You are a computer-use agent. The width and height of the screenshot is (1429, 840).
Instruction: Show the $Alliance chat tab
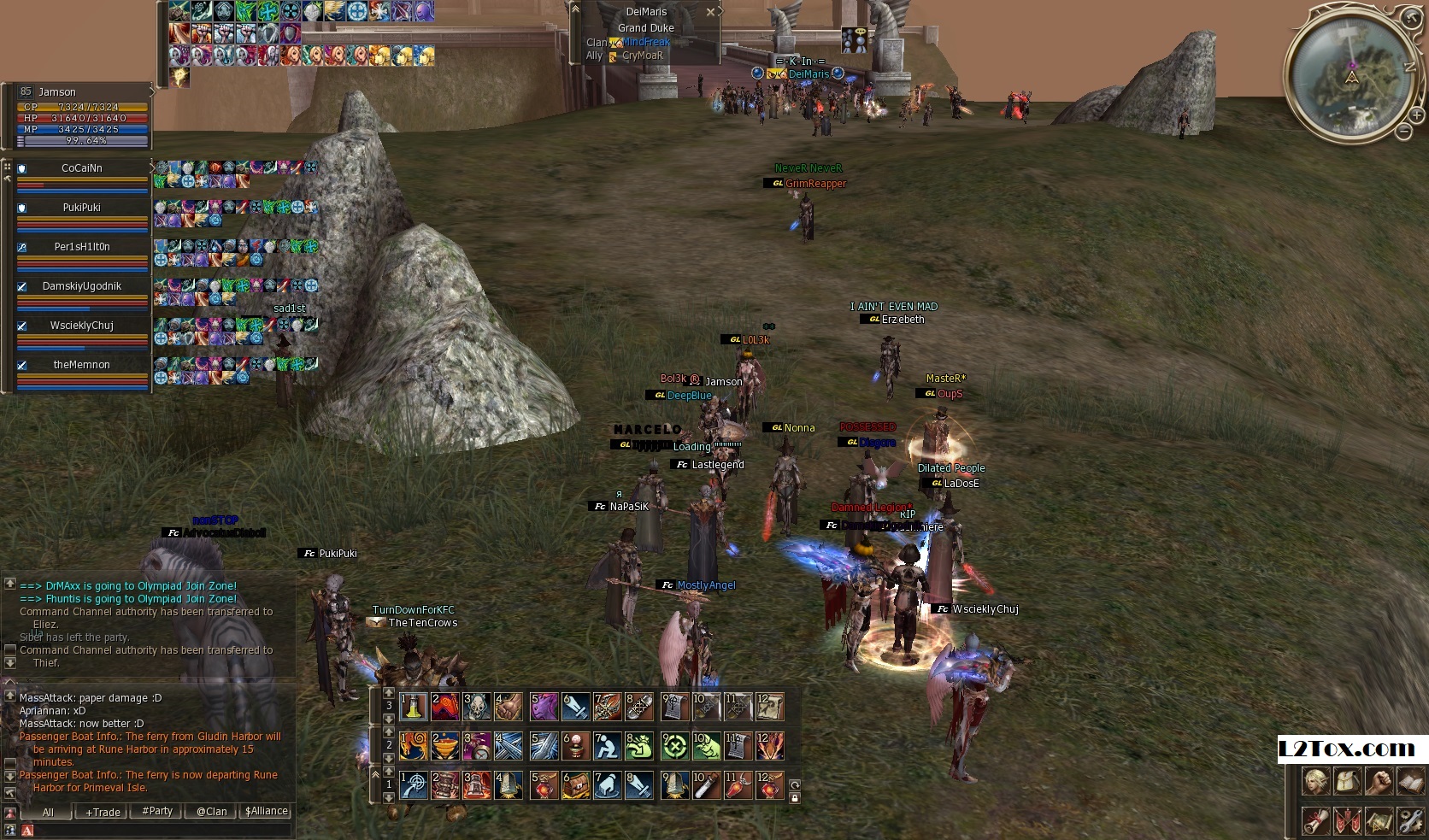coord(266,811)
